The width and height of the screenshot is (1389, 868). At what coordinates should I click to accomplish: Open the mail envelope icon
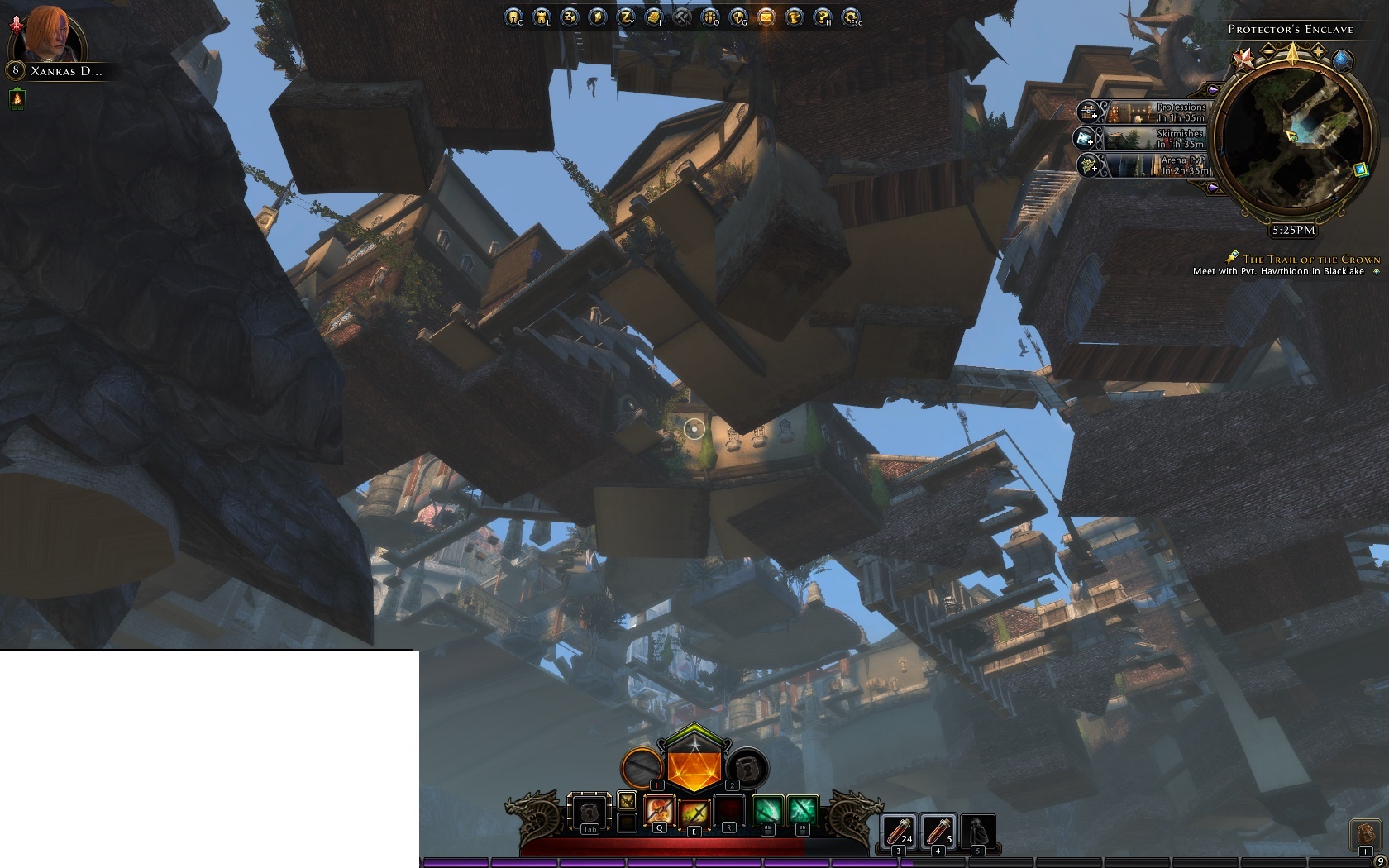tap(766, 17)
